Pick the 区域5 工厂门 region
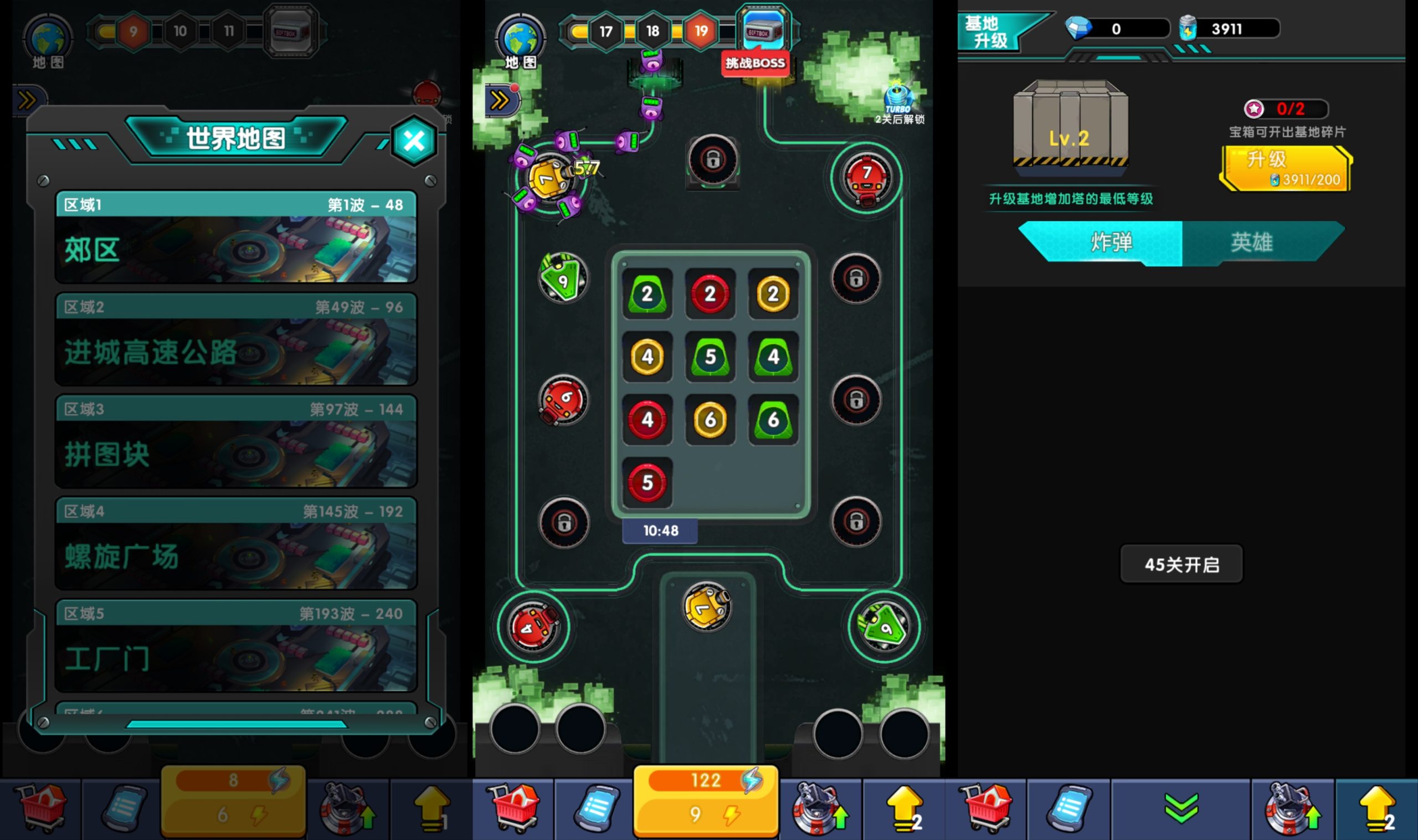The height and width of the screenshot is (840, 1418). [235, 645]
